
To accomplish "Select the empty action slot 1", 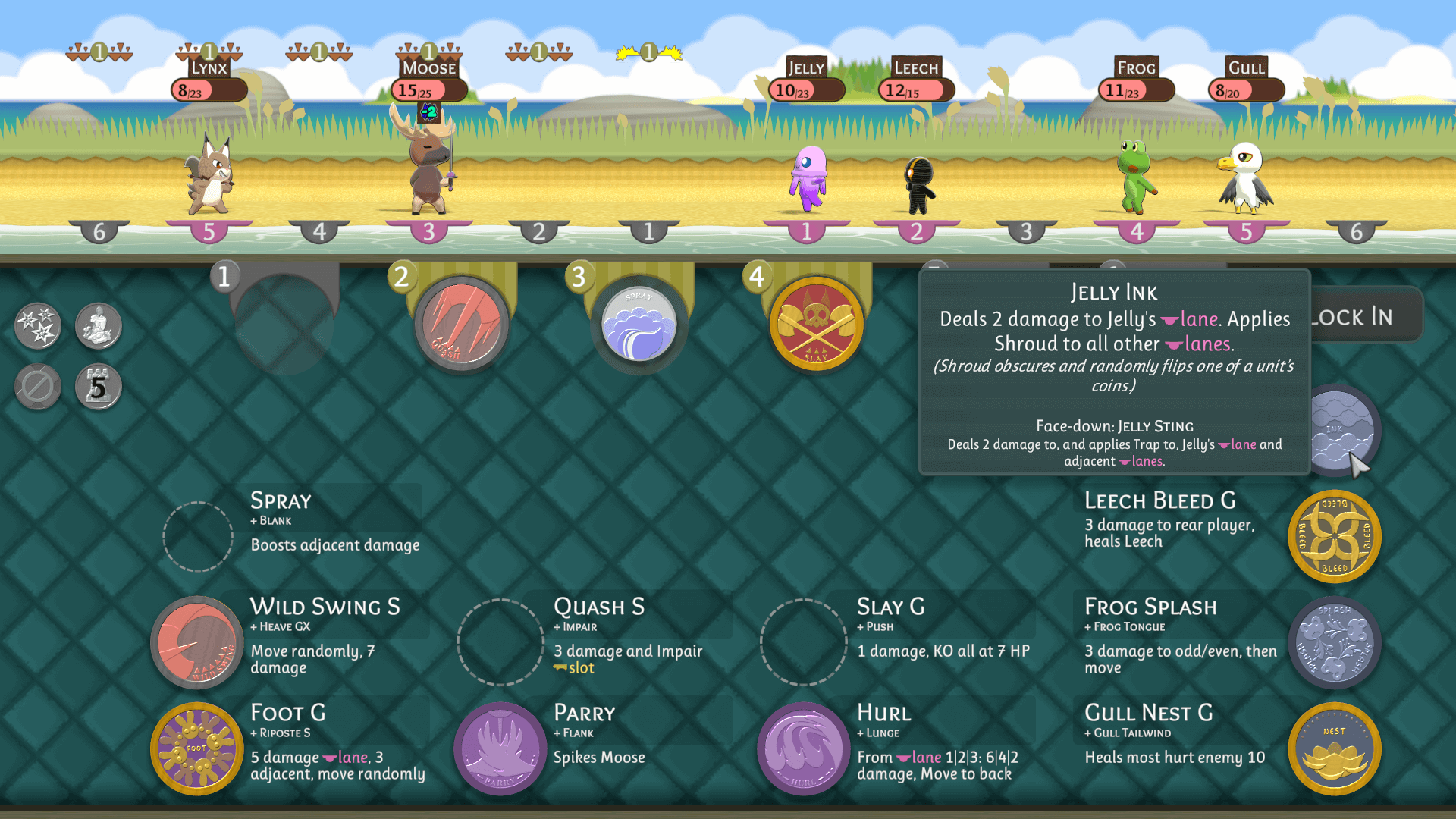I will pos(284,324).
